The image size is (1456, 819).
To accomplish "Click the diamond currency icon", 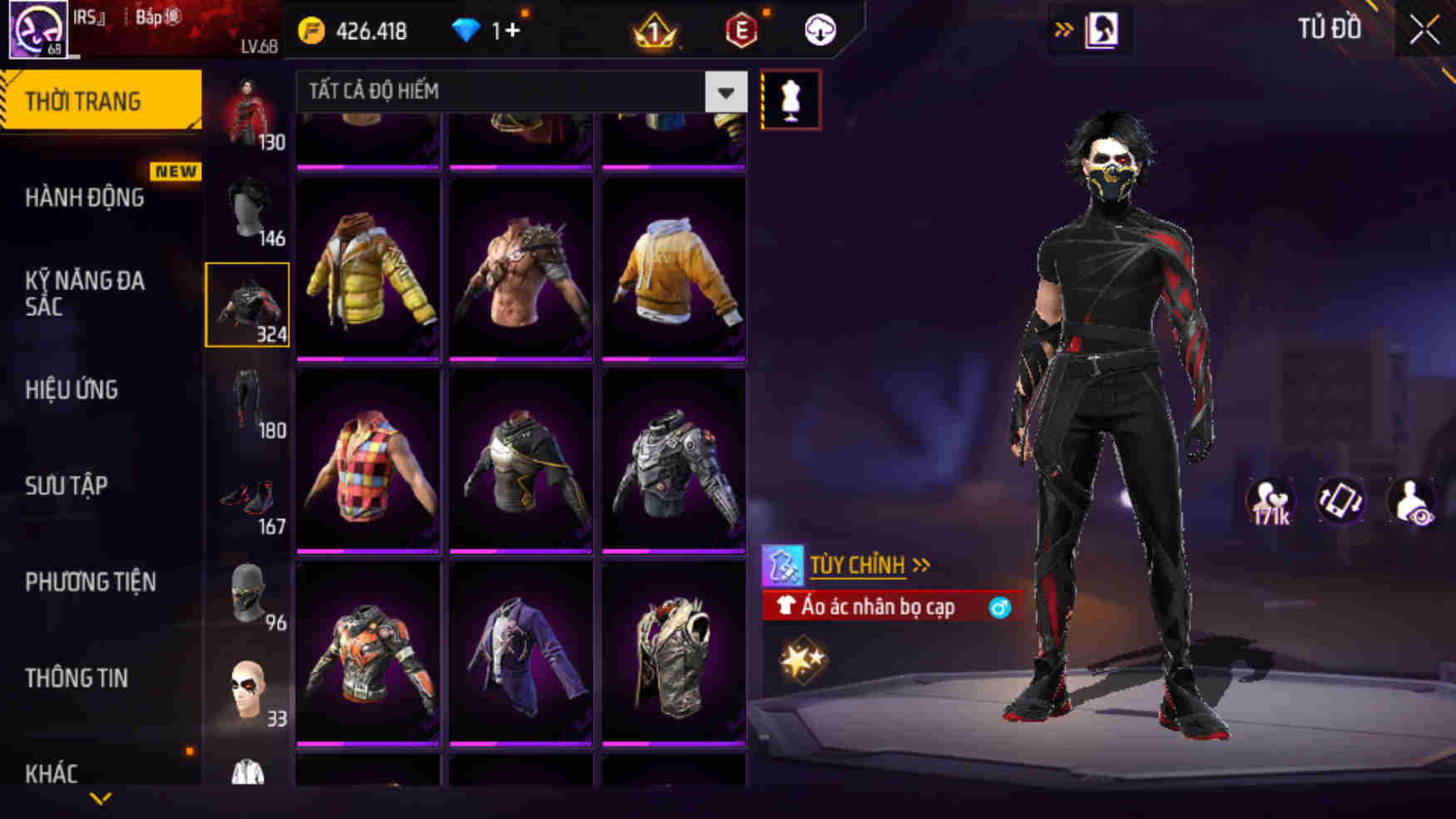I will [469, 27].
